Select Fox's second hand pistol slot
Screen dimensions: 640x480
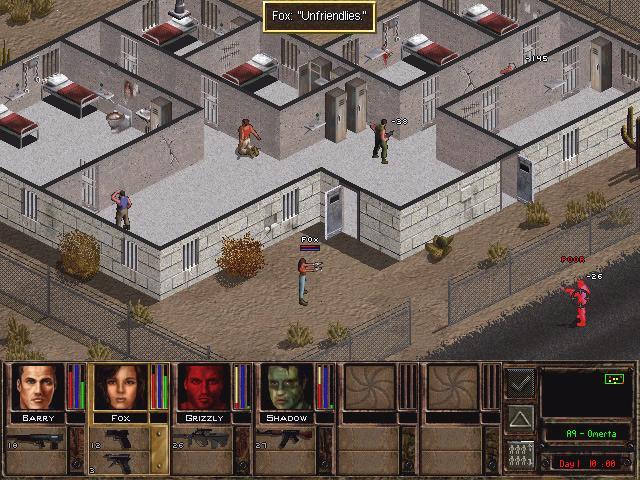[120, 462]
